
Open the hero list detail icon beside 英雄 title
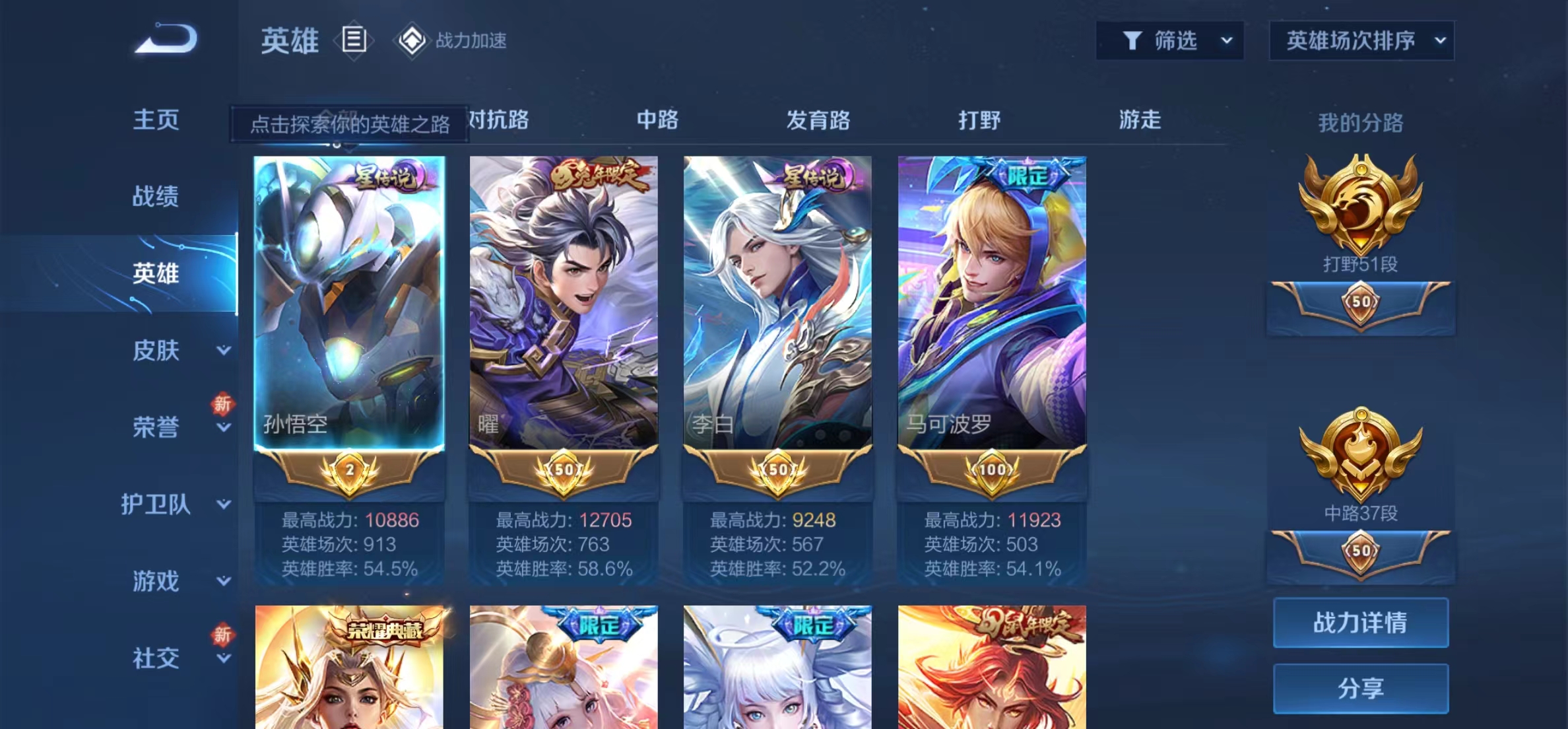point(354,40)
